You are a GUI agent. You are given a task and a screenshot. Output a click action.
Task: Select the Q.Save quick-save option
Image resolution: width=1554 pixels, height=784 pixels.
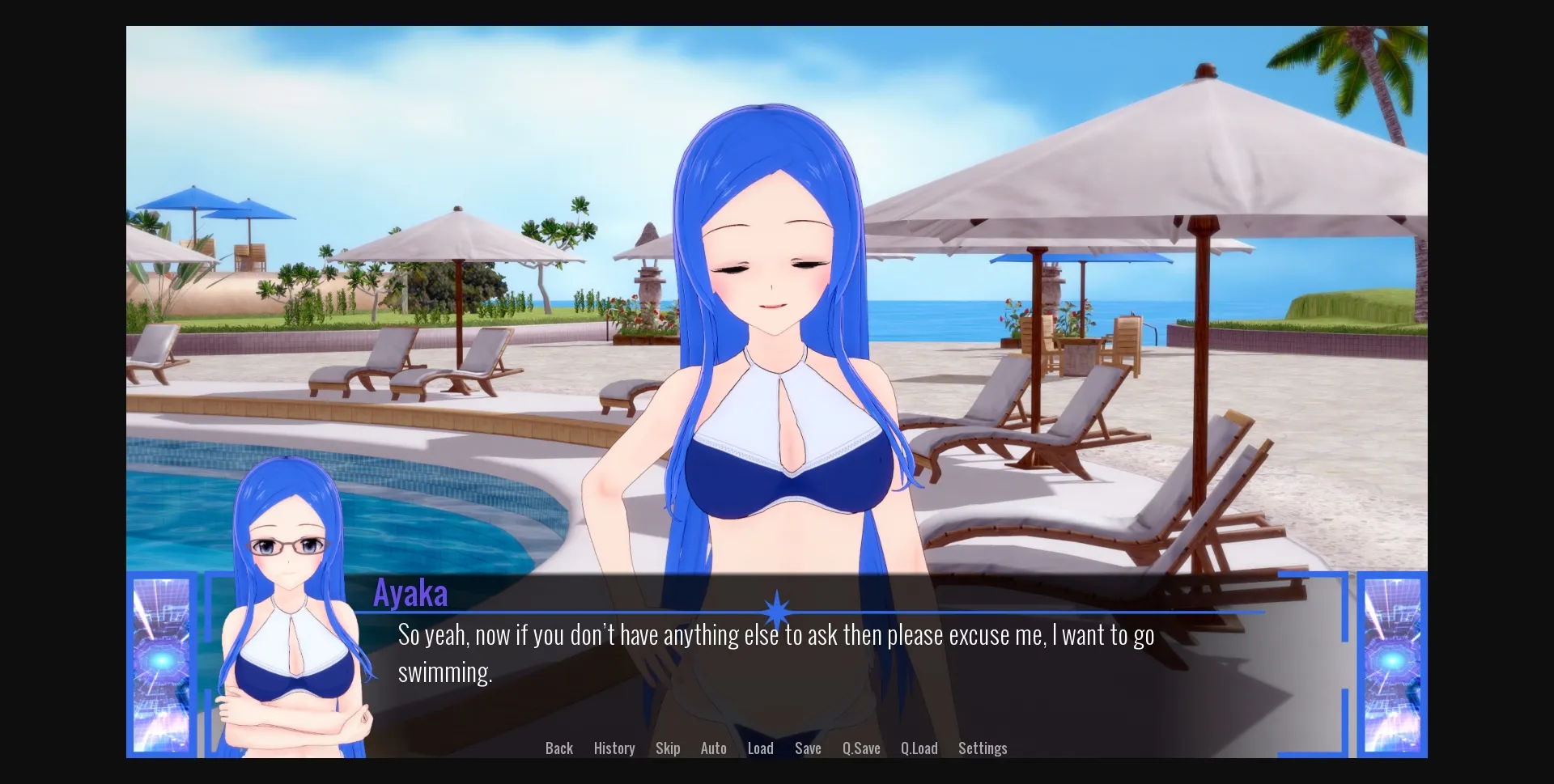pos(860,748)
